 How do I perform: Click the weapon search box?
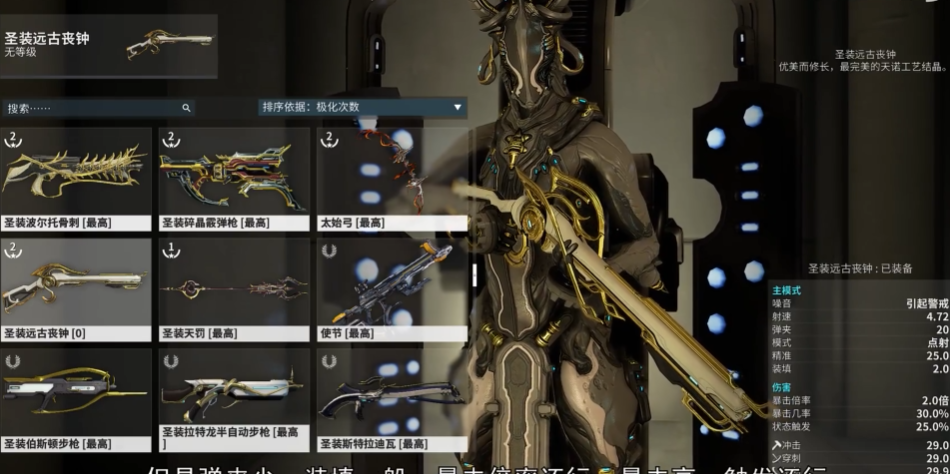pos(97,107)
